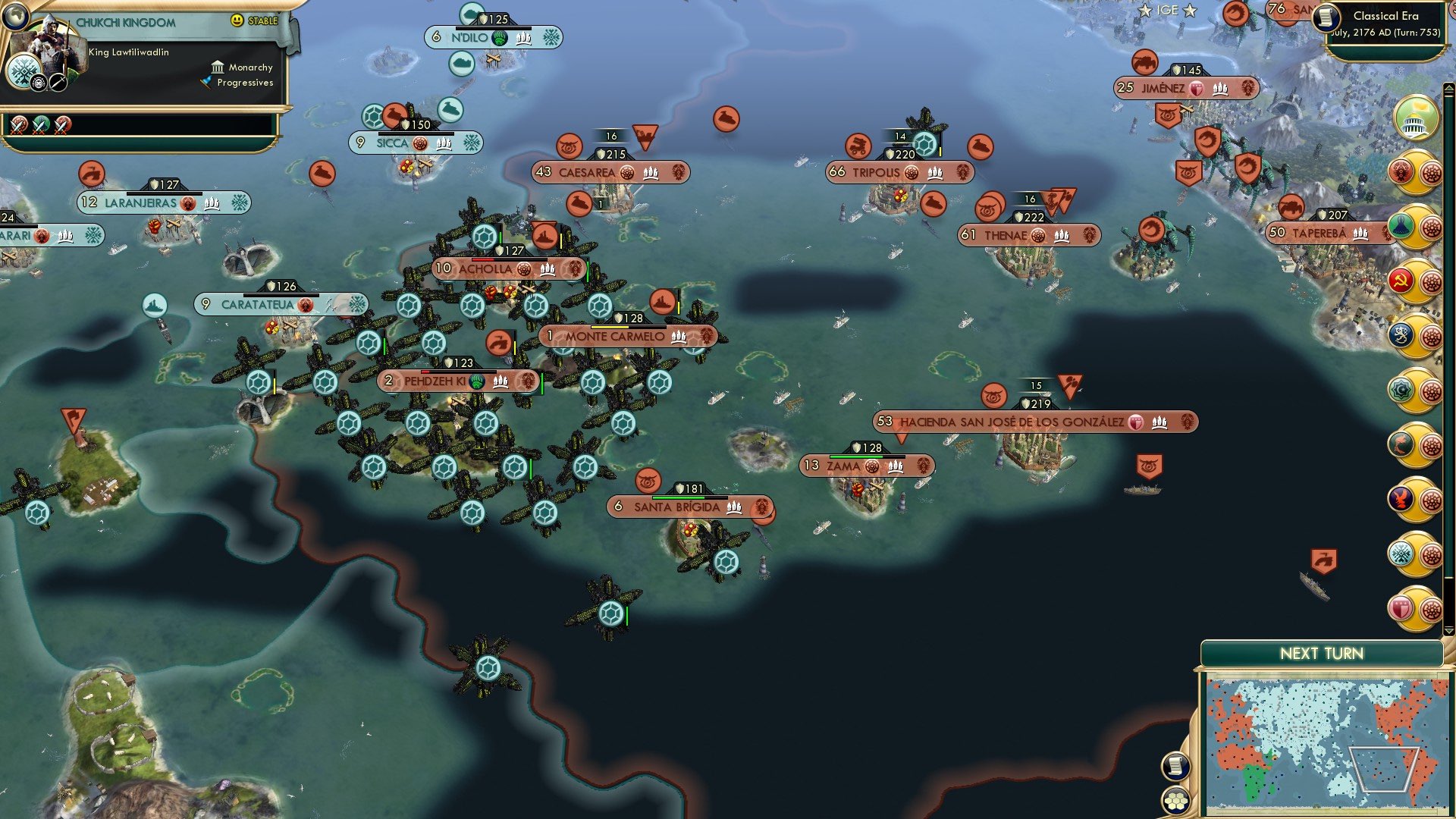The image size is (1456, 819).
Task: Click the Monarchy government temple icon
Action: (x=218, y=67)
